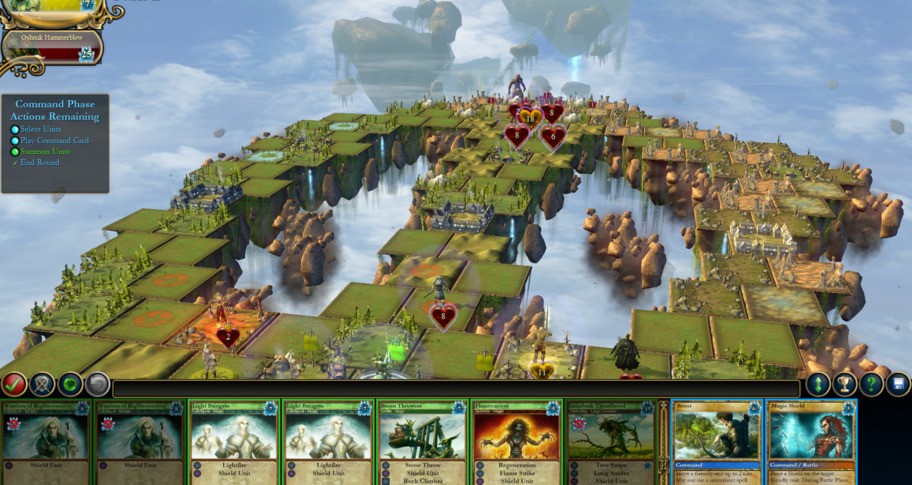This screenshot has width=912, height=485.
Task: Save the game with the floppy disk icon
Action: pos(897,384)
